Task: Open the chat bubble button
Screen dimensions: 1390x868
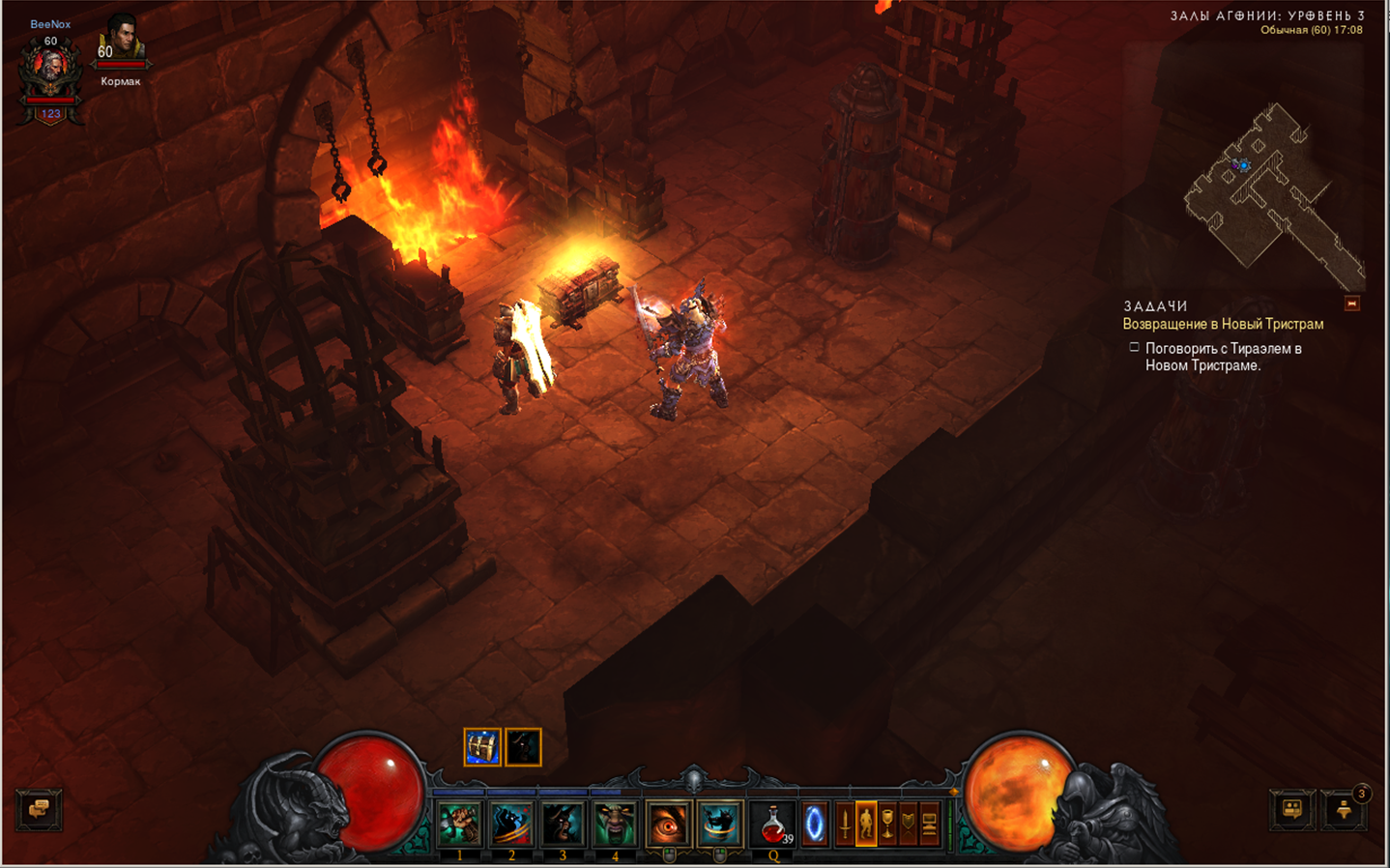Action: click(39, 809)
